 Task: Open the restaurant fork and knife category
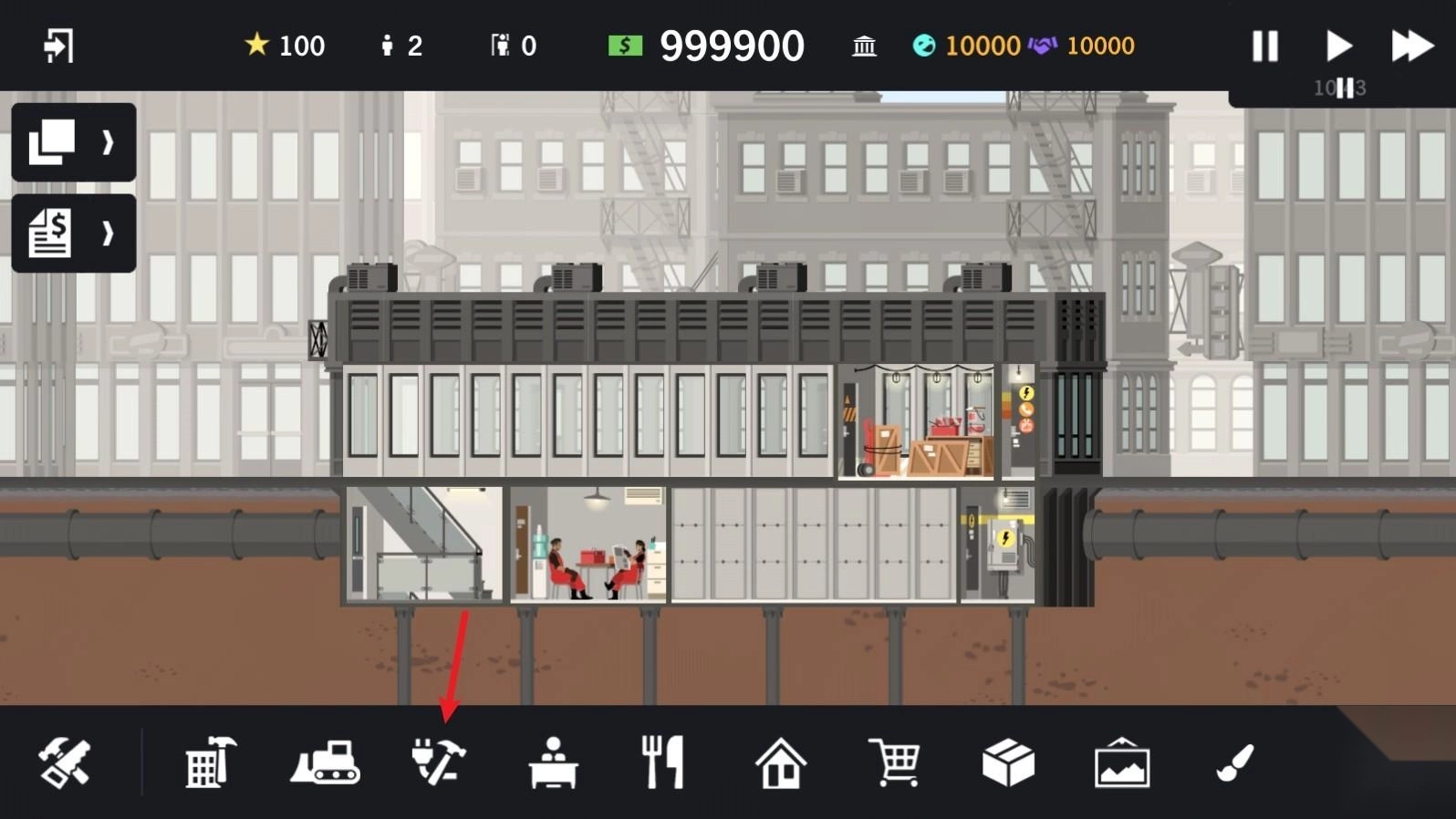pos(663,762)
